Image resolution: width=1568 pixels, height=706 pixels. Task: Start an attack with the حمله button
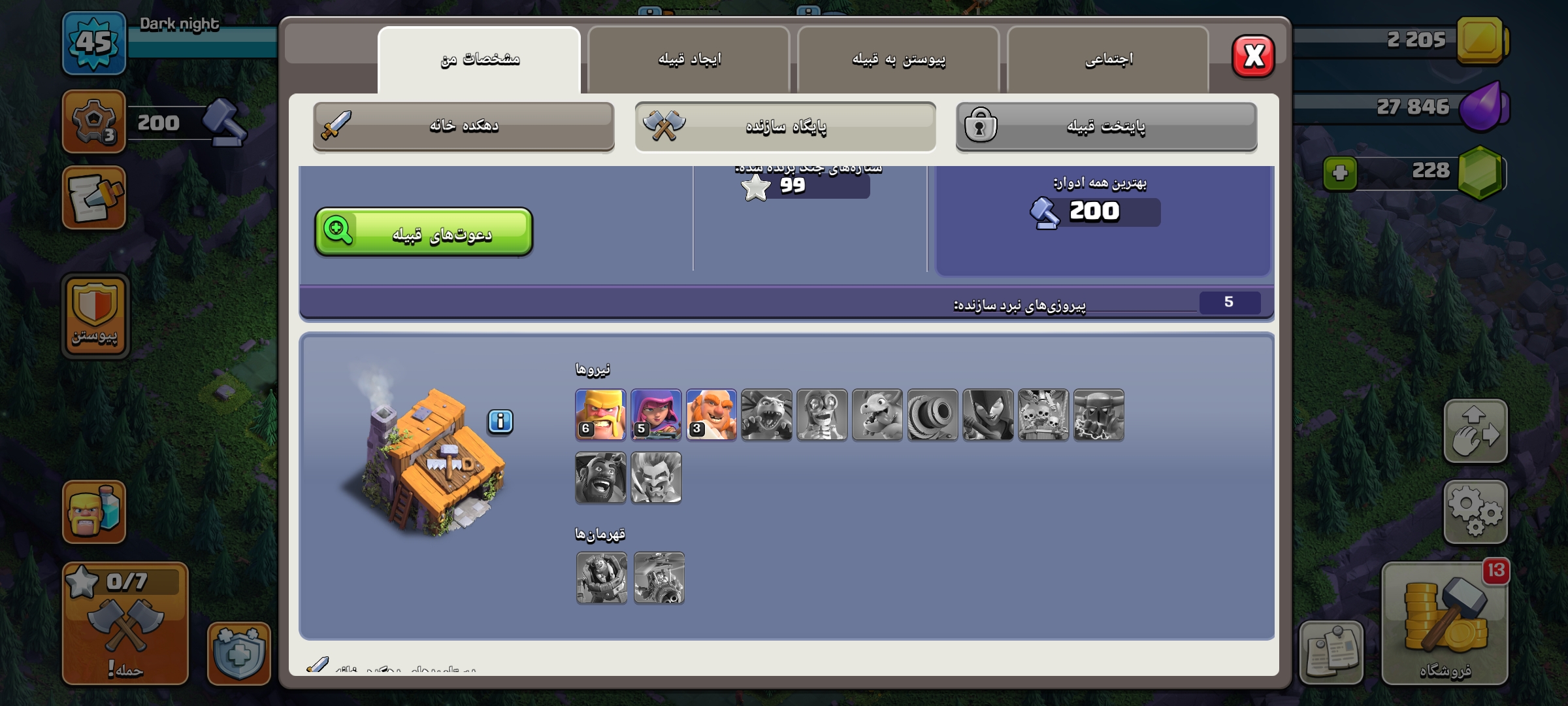(x=125, y=624)
